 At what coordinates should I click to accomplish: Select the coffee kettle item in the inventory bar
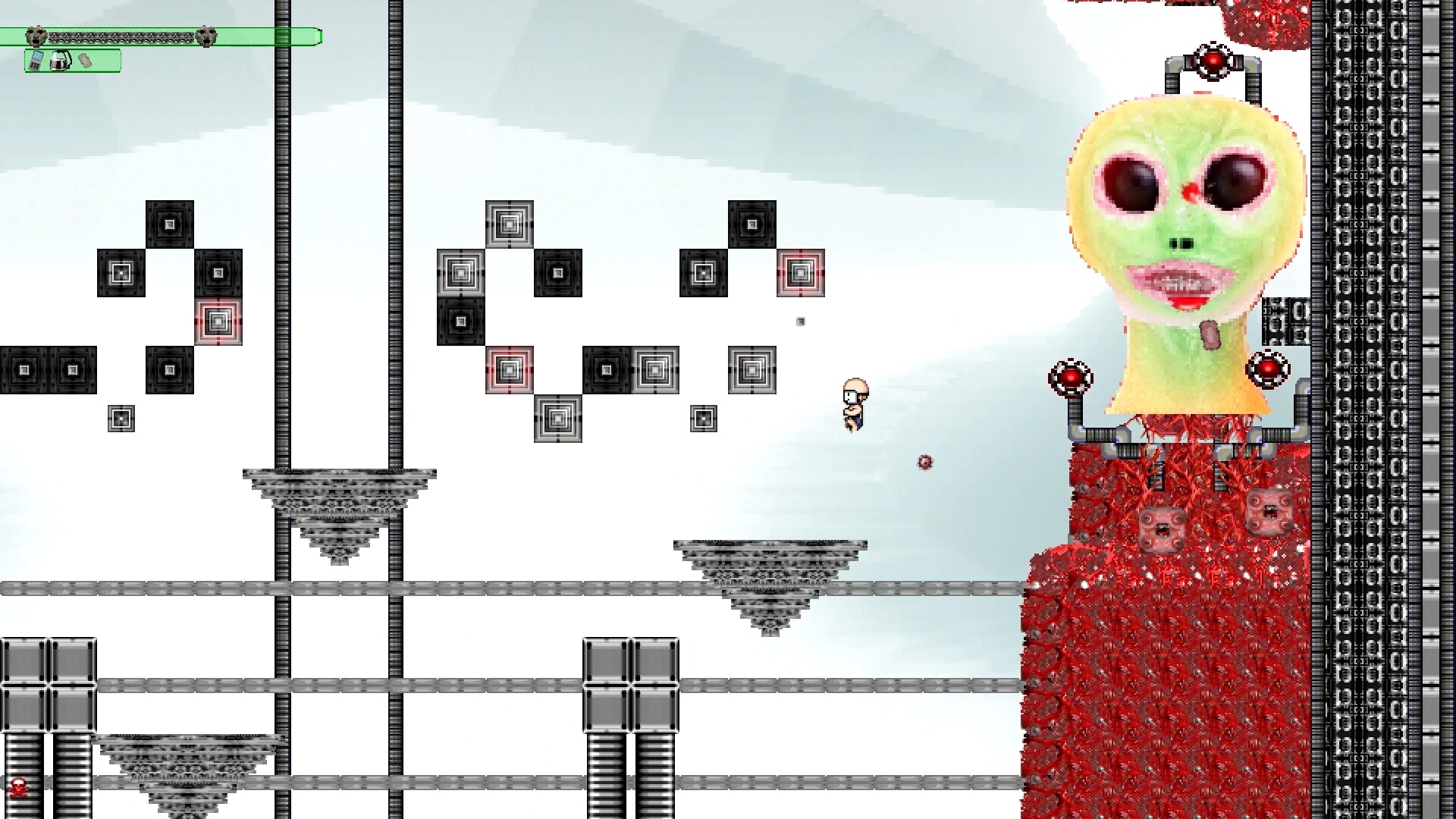pos(61,62)
